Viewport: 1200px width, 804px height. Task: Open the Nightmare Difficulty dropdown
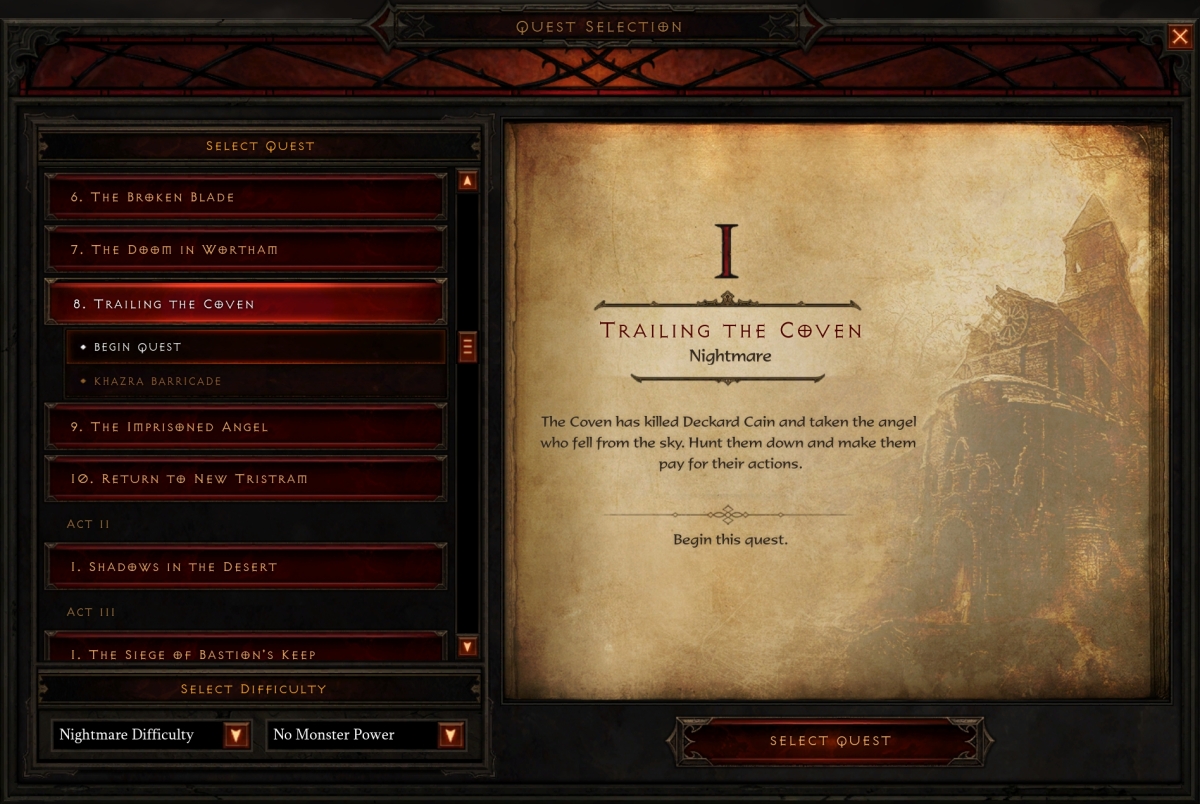236,736
